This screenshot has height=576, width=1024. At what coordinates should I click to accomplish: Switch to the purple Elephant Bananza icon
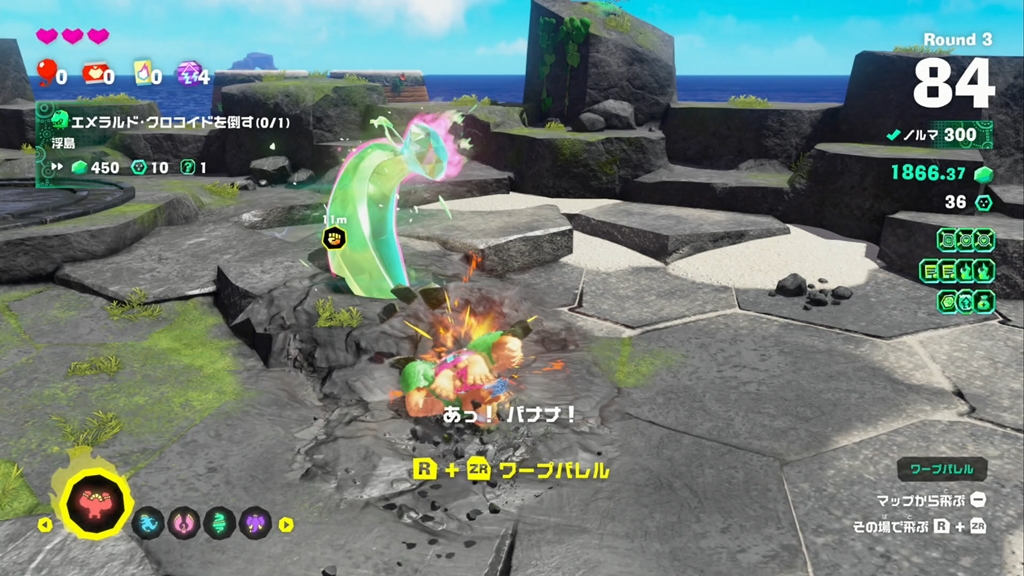tap(257, 522)
